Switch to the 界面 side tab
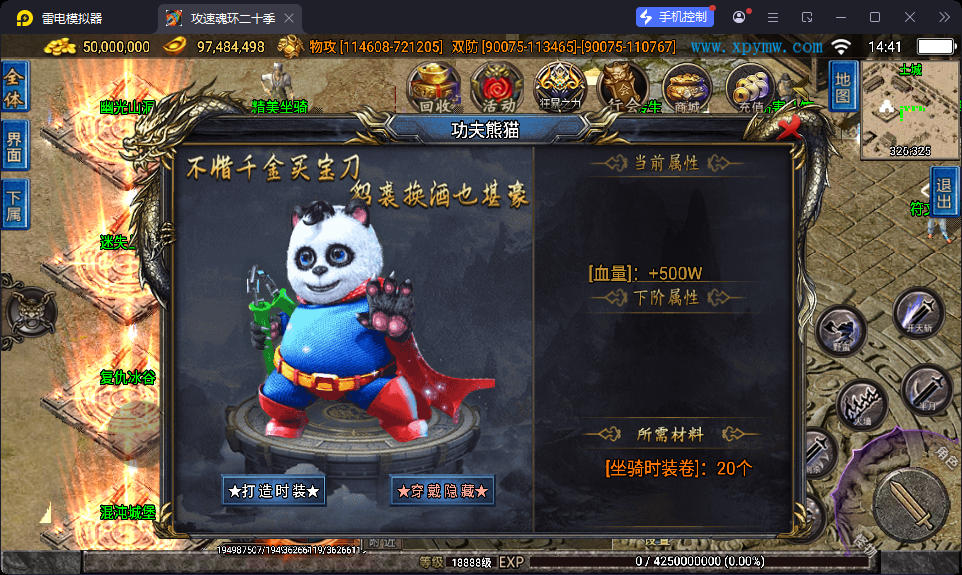 [x=15, y=147]
